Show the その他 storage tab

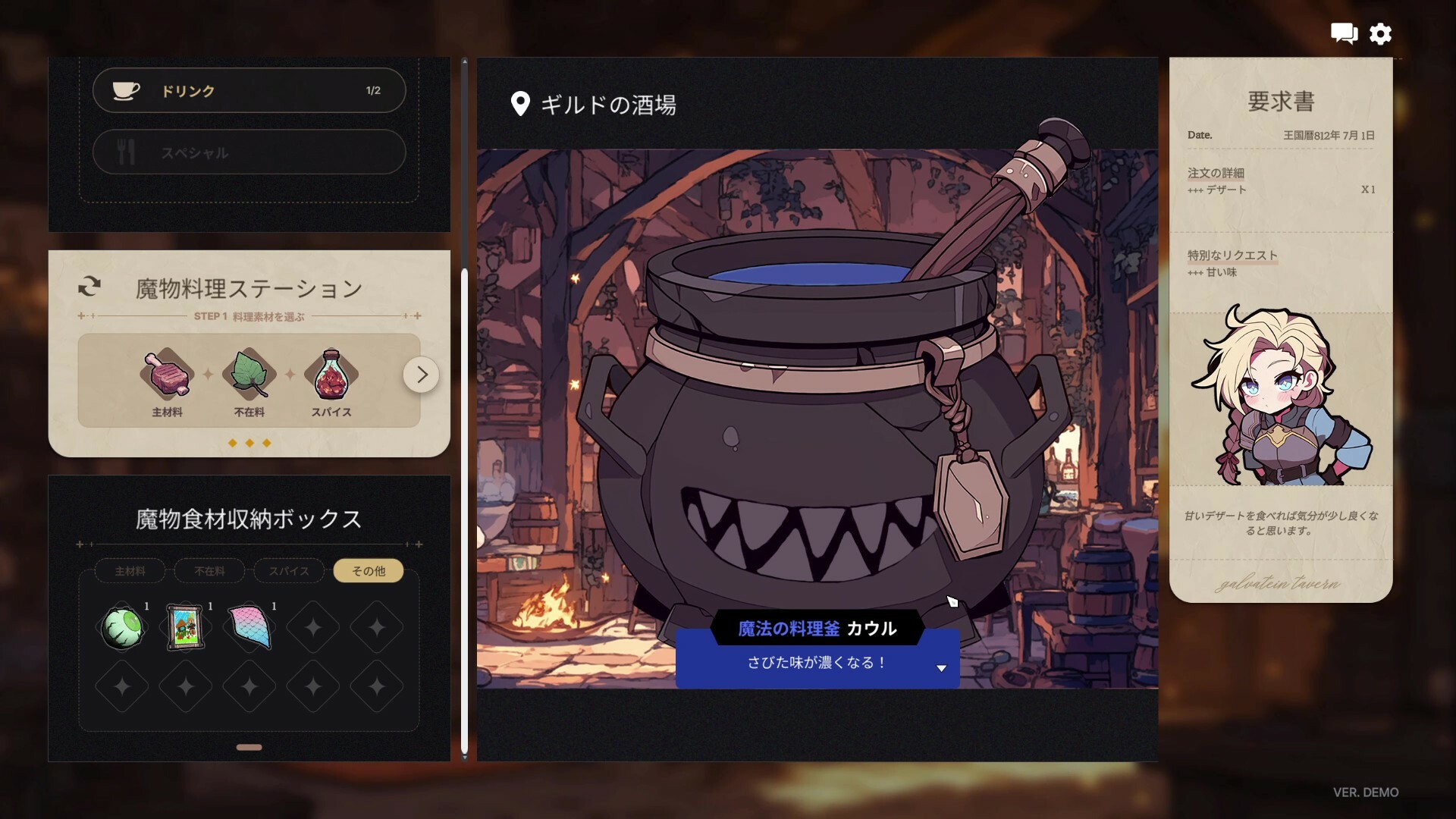coord(369,571)
